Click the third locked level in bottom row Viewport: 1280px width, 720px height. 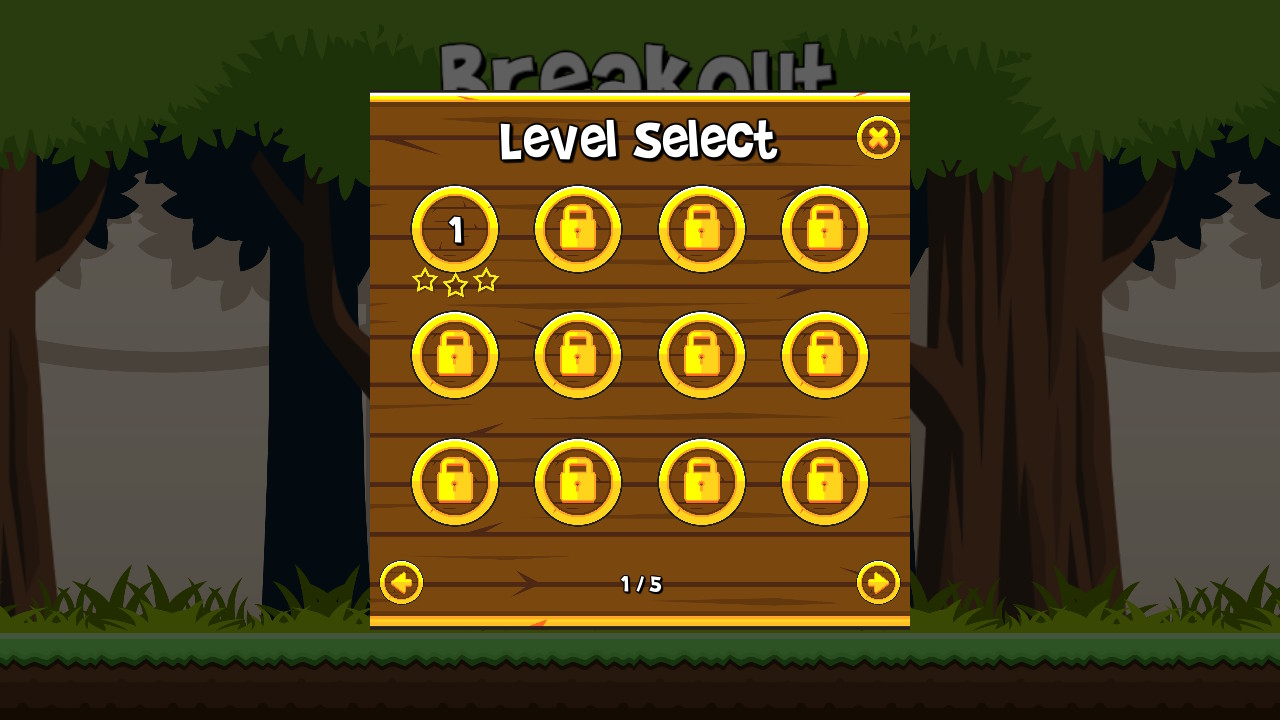tap(702, 482)
